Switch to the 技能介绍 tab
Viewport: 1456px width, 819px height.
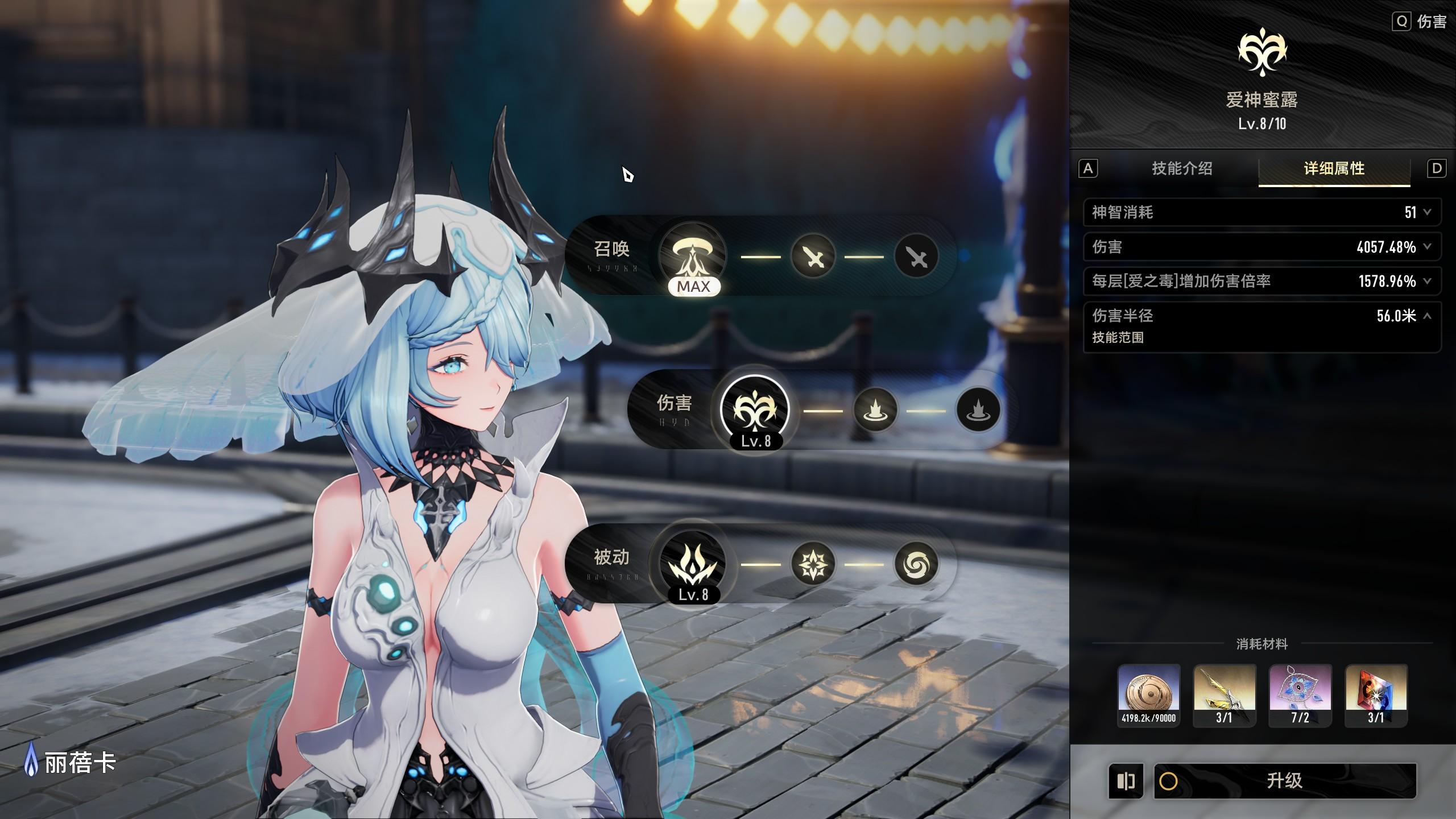point(1182,168)
